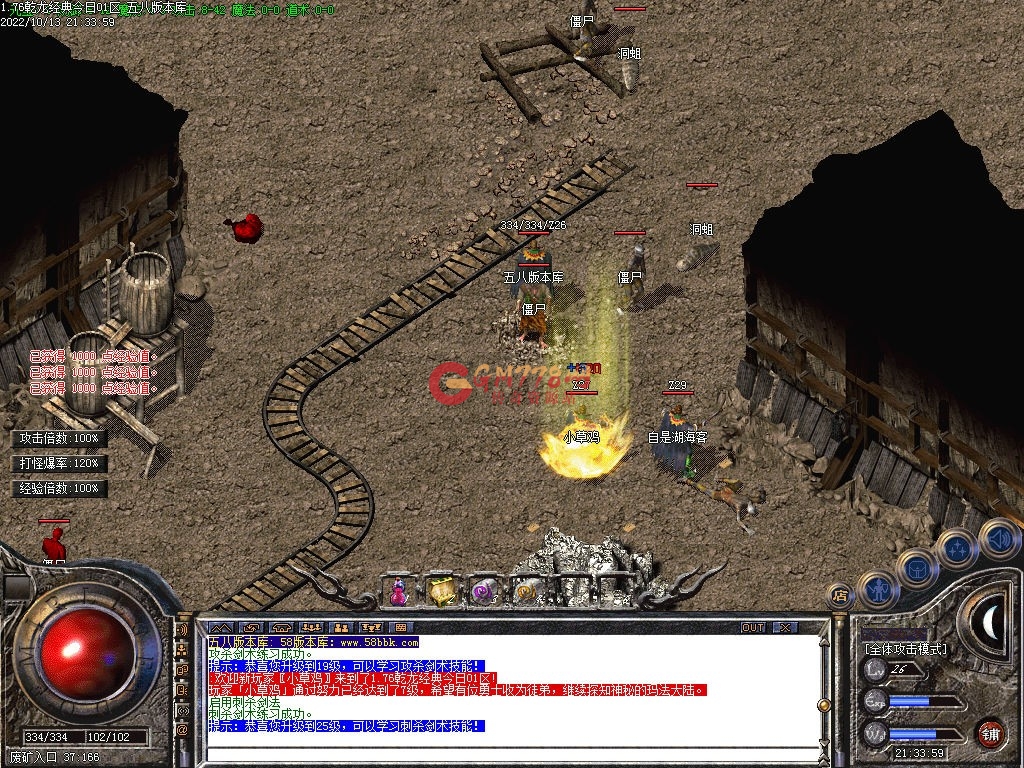Open the bag inventory round button
The image size is (1024, 768).
click(918, 567)
